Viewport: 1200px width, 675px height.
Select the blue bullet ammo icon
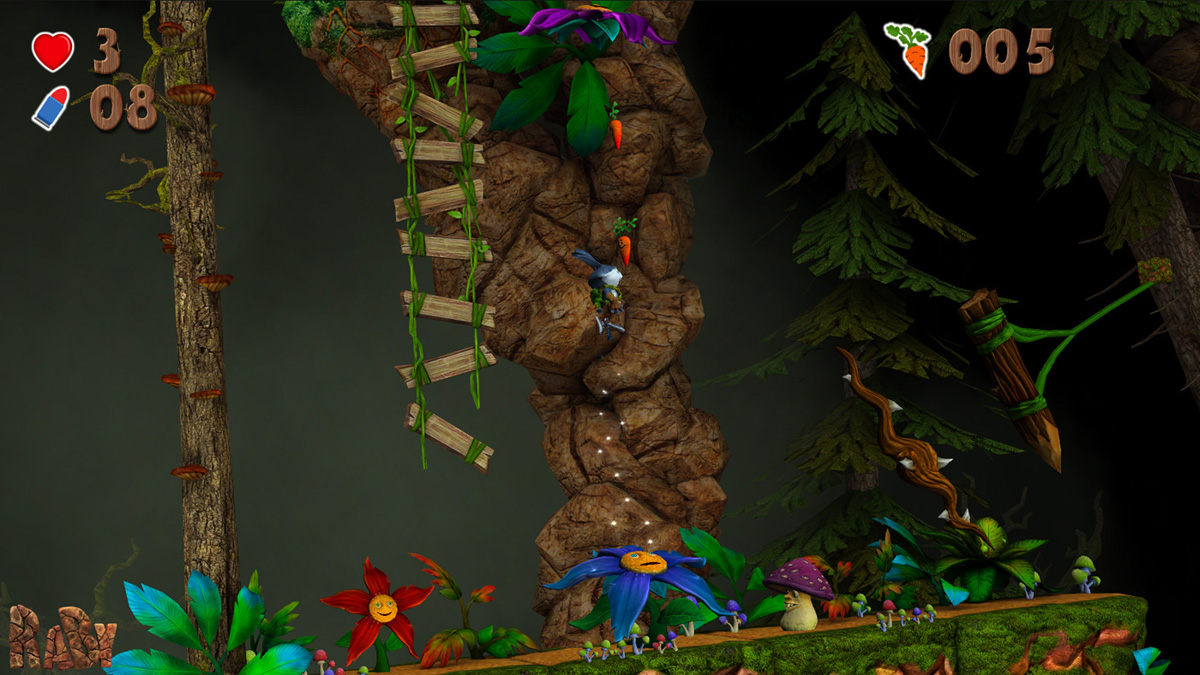click(51, 107)
